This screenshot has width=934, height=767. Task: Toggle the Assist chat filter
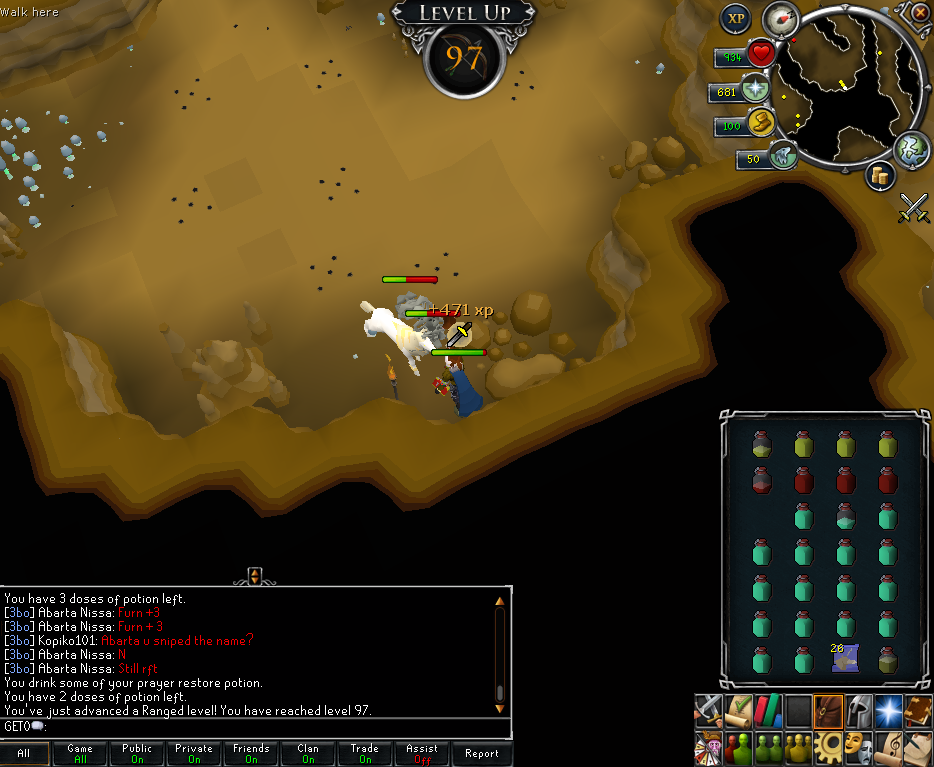pos(422,753)
